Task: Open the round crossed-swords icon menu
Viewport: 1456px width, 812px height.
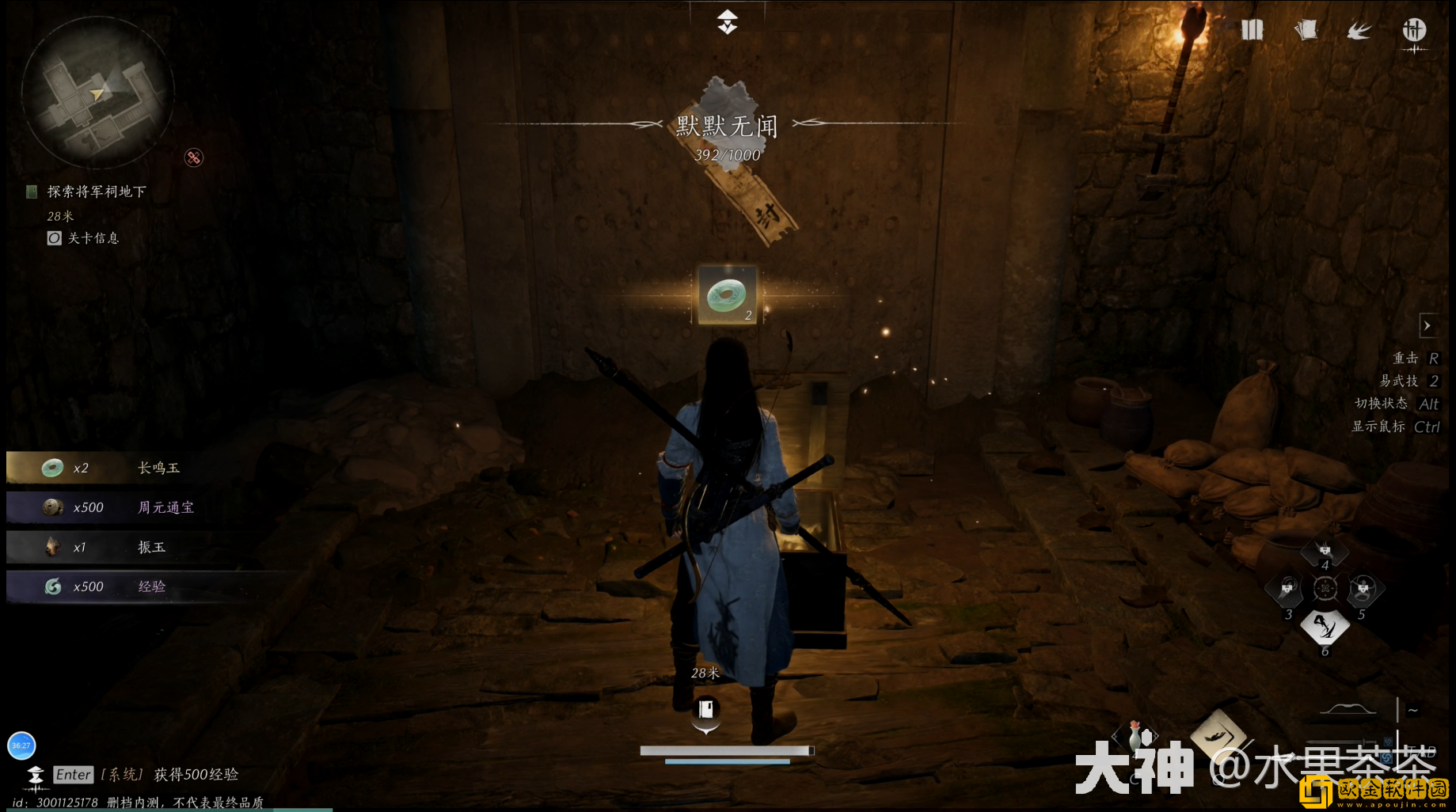Action: point(1414,30)
